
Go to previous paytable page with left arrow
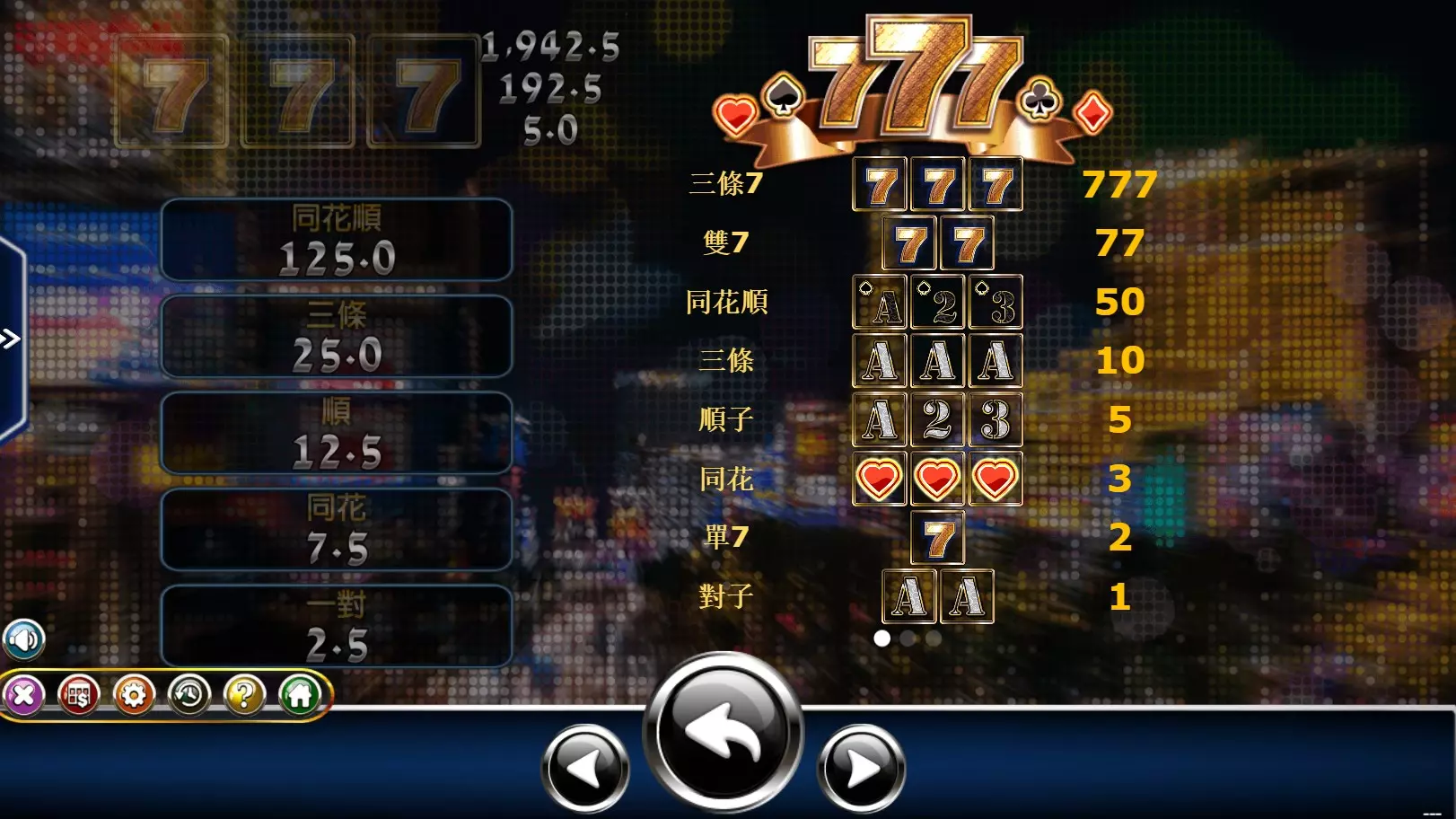pos(584,769)
